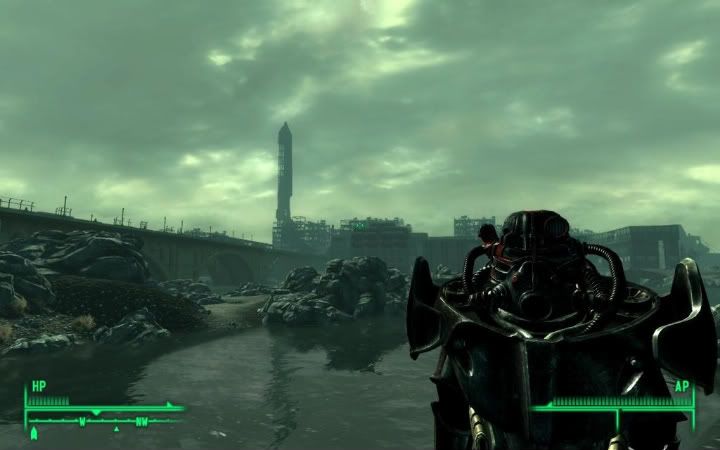
Task: Click the compass strip below the HP bar
Action: tap(105, 421)
